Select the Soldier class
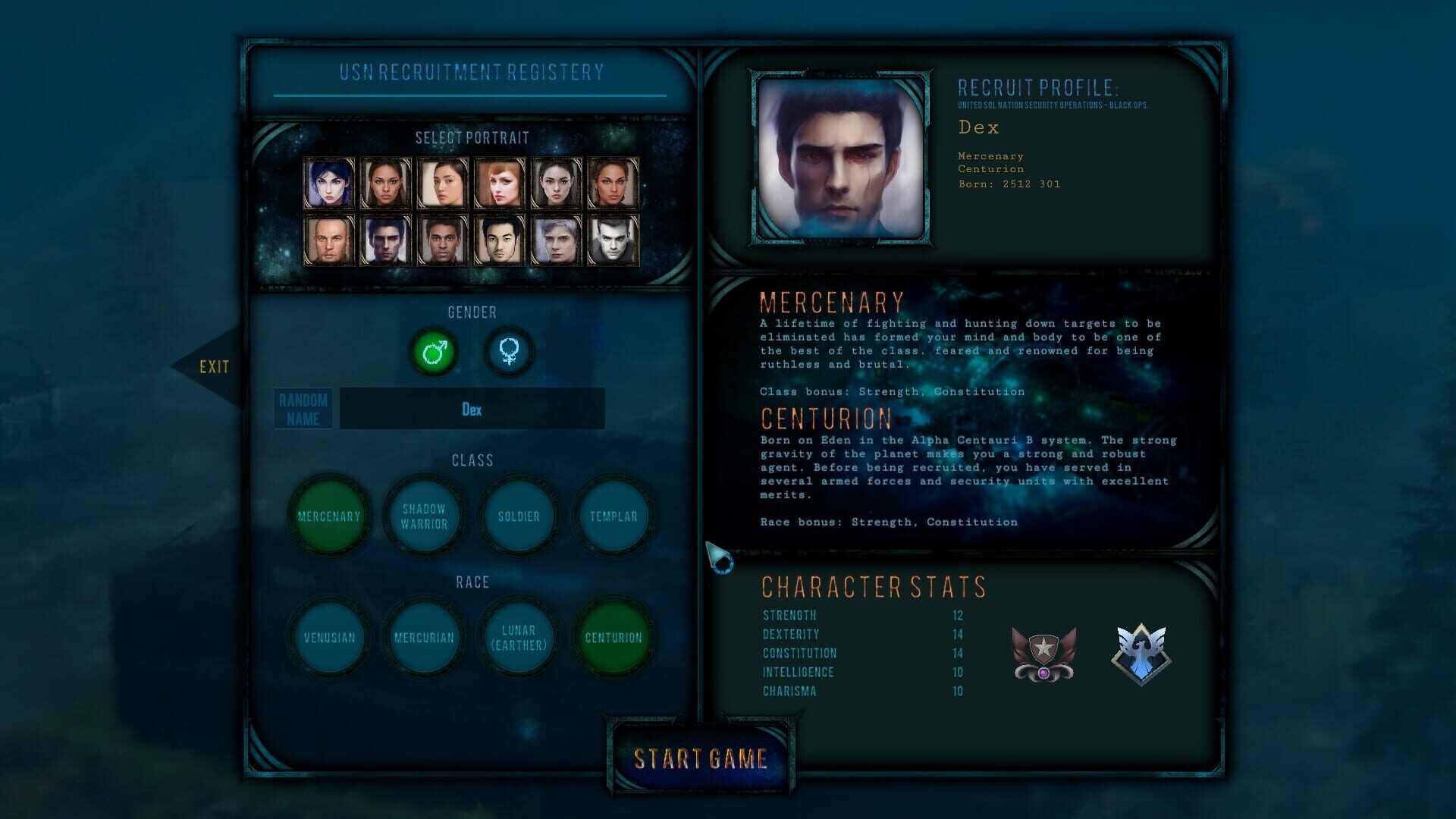 point(518,516)
